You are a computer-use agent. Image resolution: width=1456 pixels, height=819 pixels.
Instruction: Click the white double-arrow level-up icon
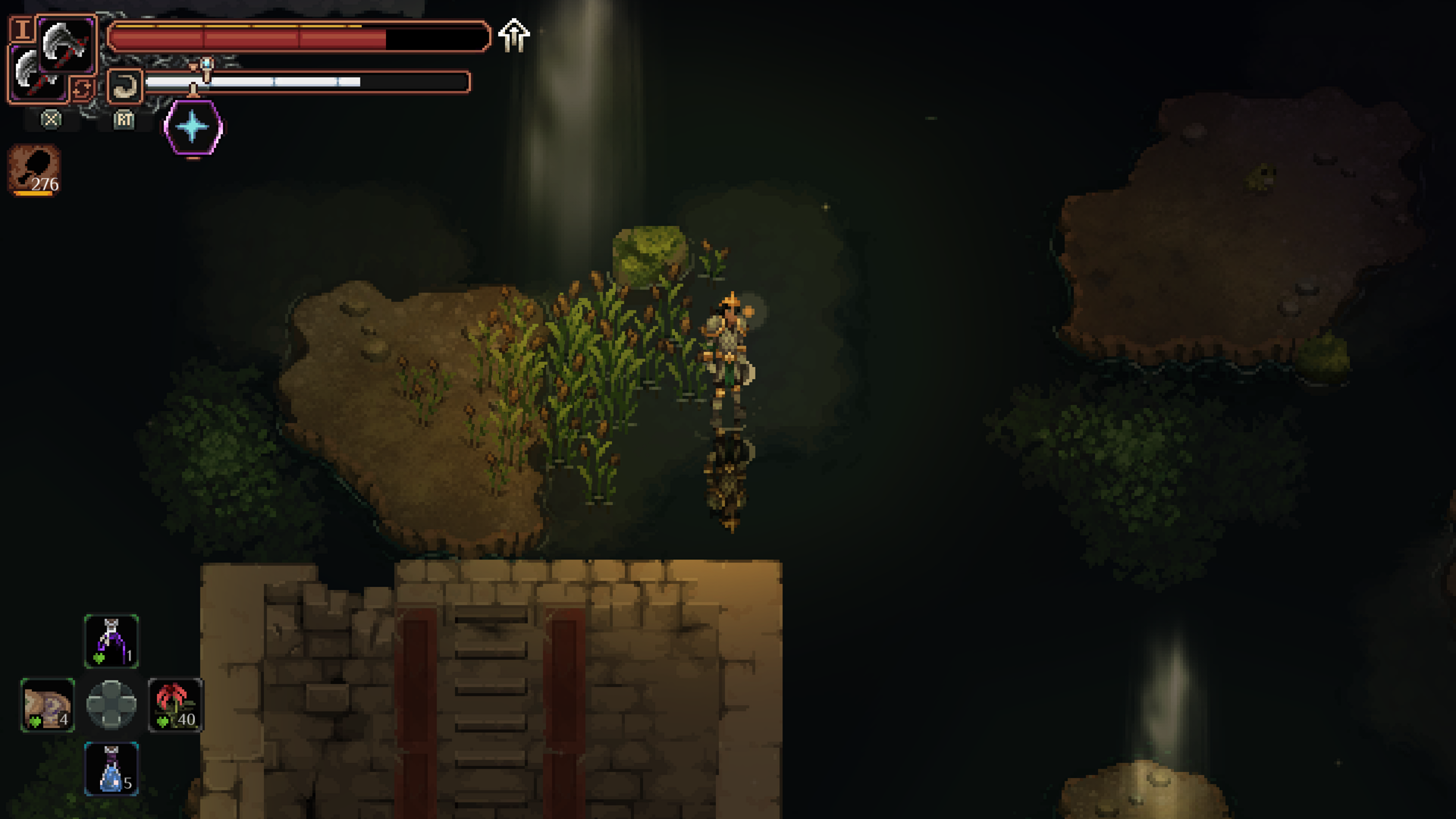point(514,35)
